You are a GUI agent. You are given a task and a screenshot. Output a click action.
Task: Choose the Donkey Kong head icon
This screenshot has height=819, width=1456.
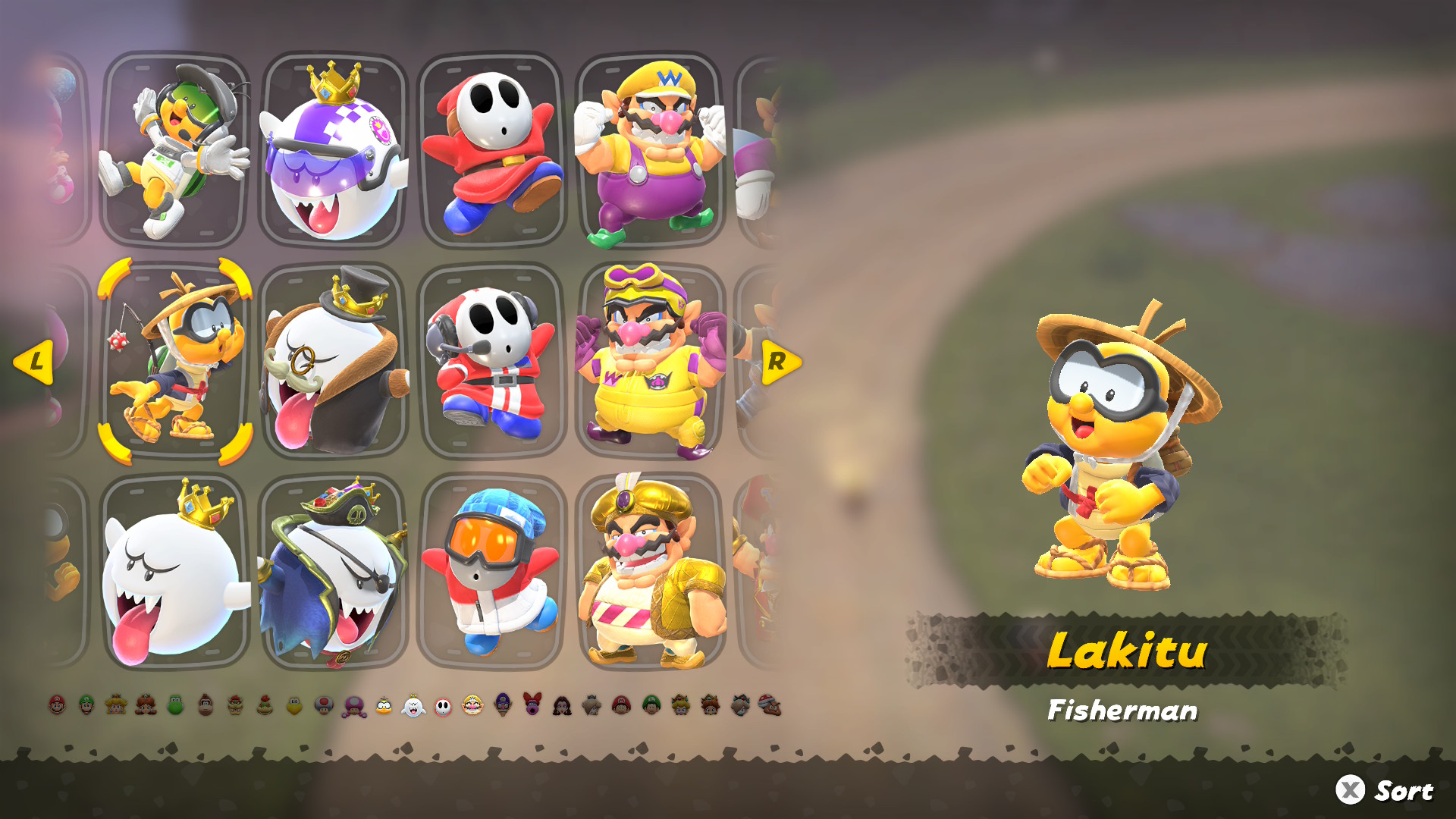tap(206, 705)
